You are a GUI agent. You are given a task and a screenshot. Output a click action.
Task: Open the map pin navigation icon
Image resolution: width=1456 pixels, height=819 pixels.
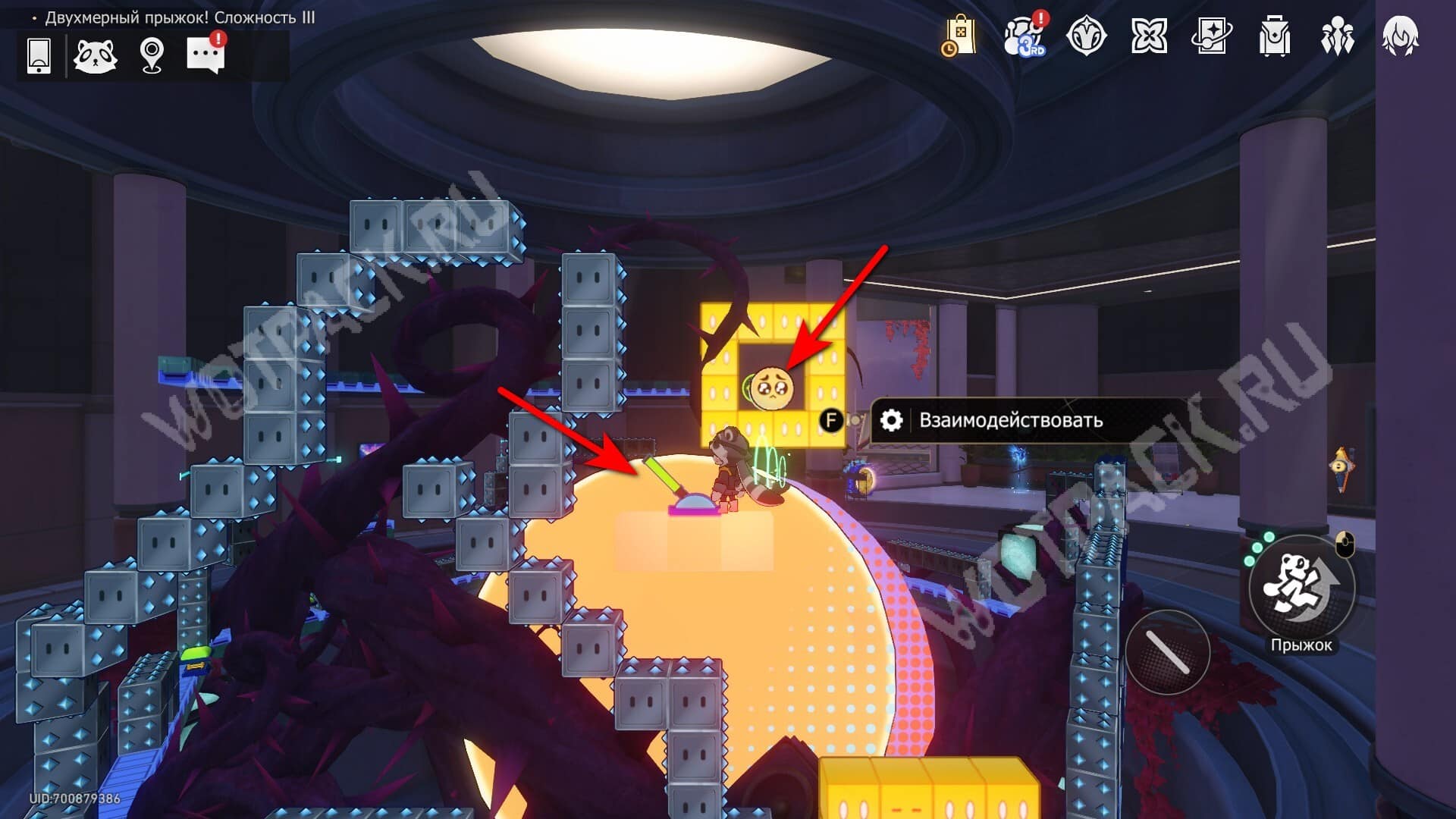pyautogui.click(x=152, y=55)
